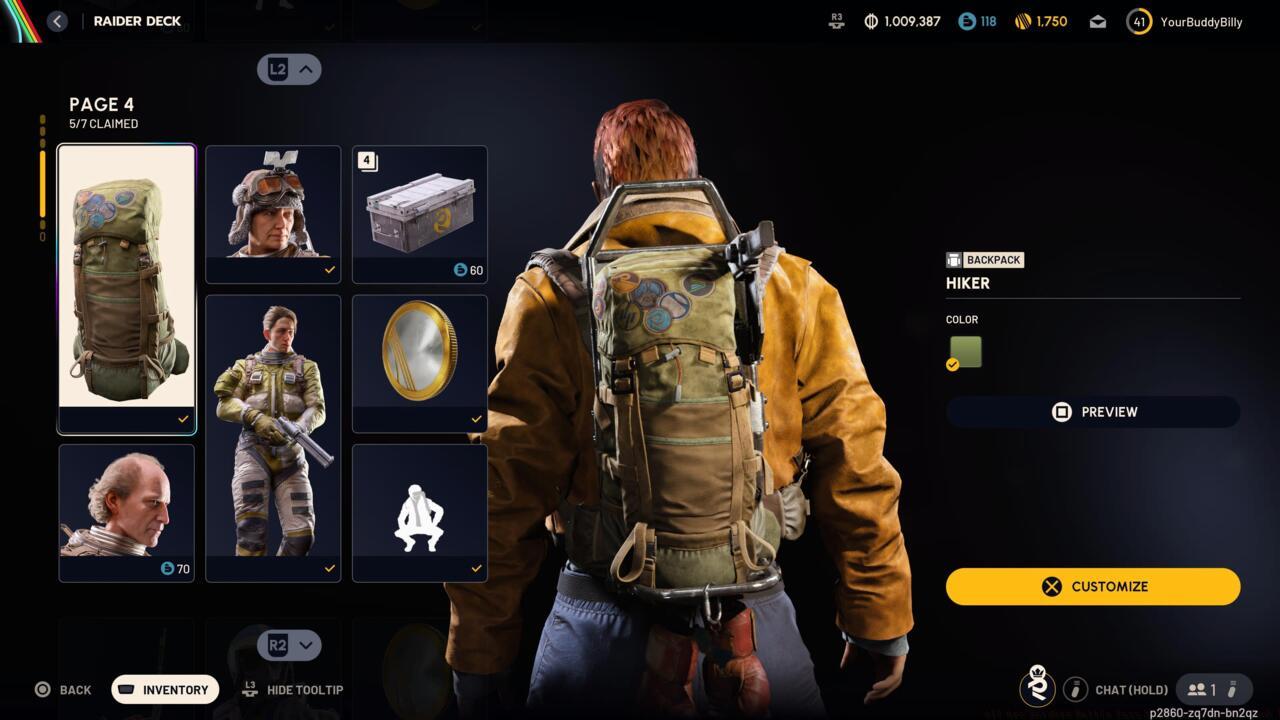Click the checkmark on the crouching pose emote

point(475,567)
